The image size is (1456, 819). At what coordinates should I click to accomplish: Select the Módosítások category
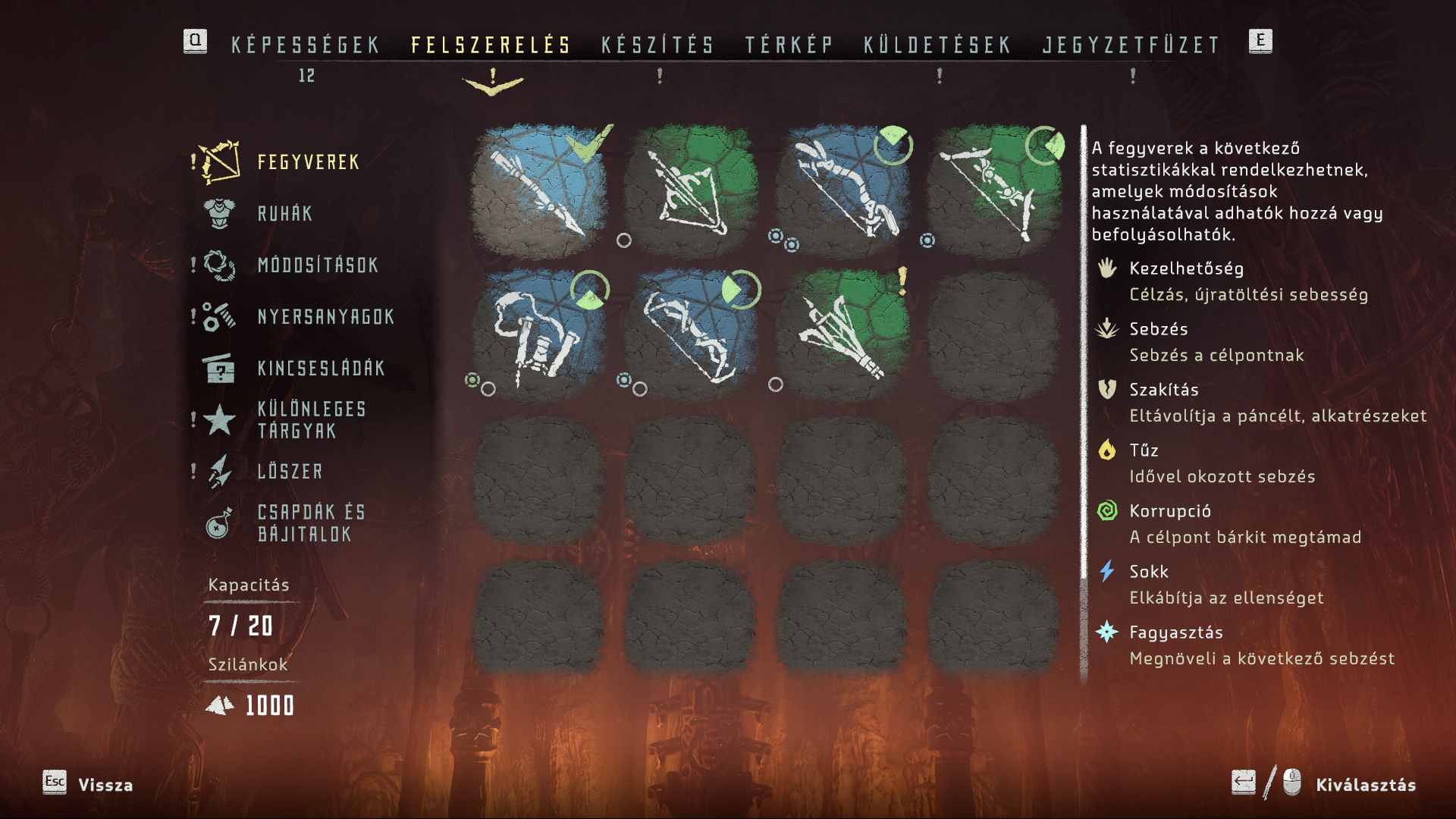[x=318, y=265]
